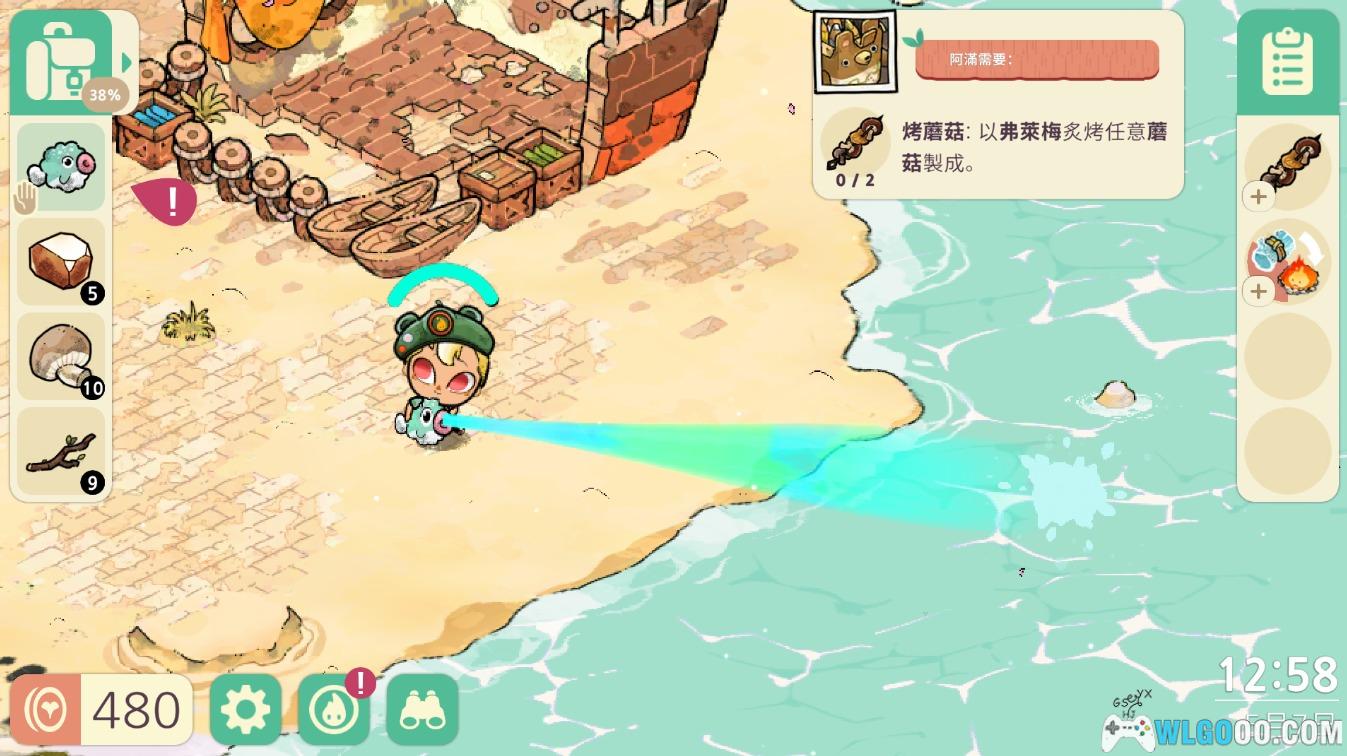Open the settings gear menu
This screenshot has width=1347, height=756.
pyautogui.click(x=245, y=707)
